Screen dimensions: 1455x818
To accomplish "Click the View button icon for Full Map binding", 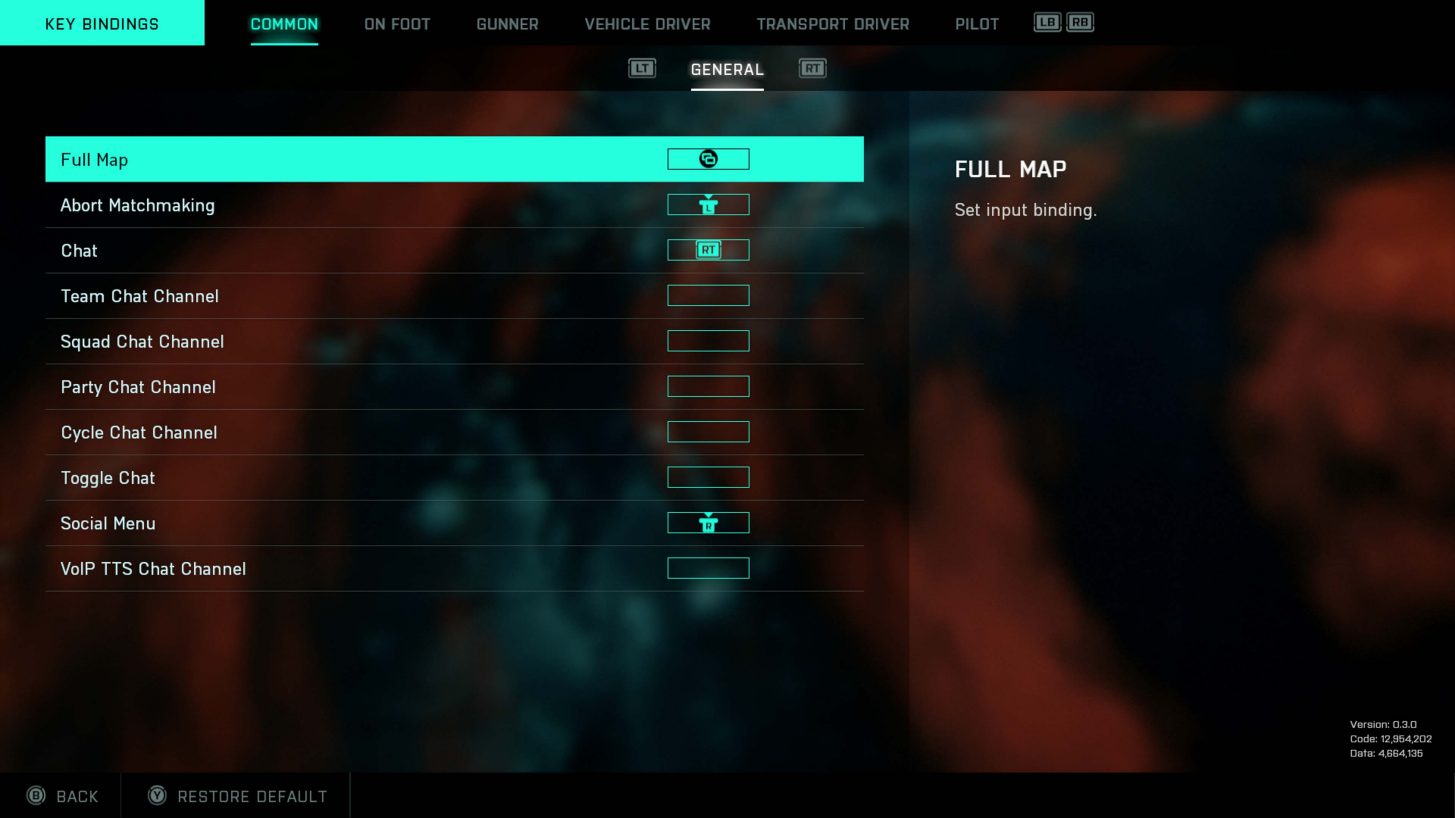I will (x=708, y=158).
